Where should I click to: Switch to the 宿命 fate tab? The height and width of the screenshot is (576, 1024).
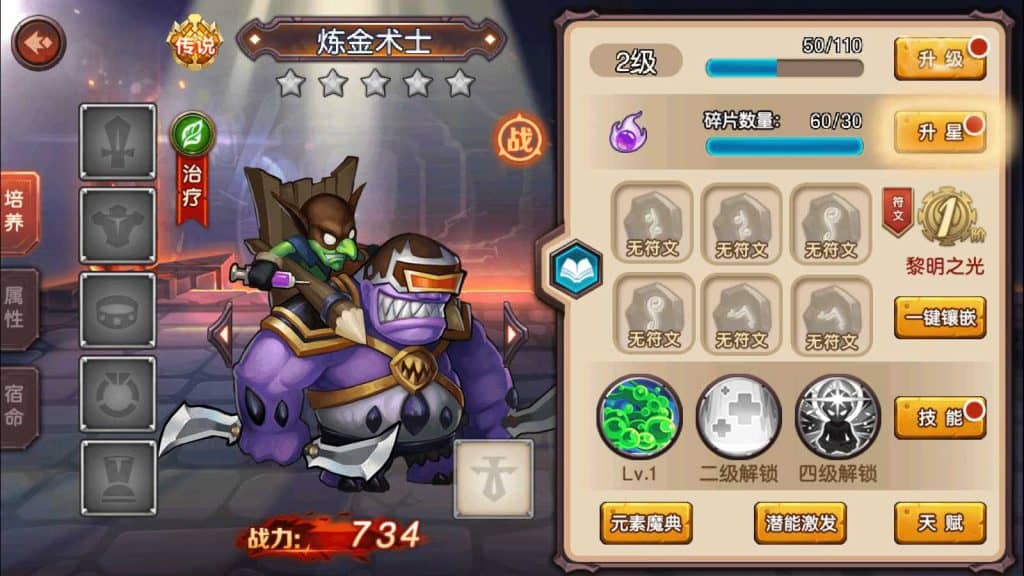(x=17, y=403)
